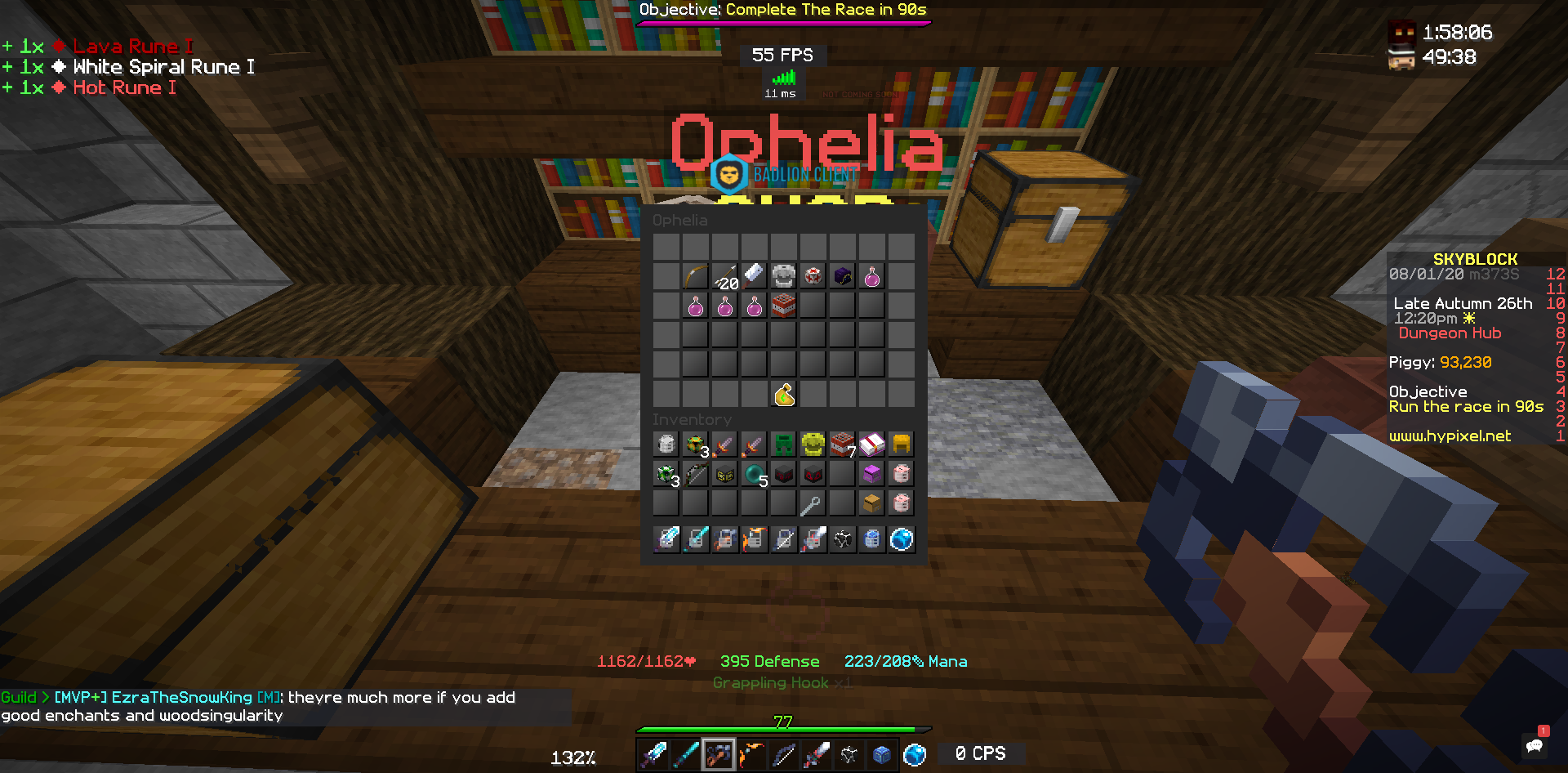This screenshot has width=1568, height=773.
Task: Select the piggy bank item in inventory
Action: click(x=901, y=472)
